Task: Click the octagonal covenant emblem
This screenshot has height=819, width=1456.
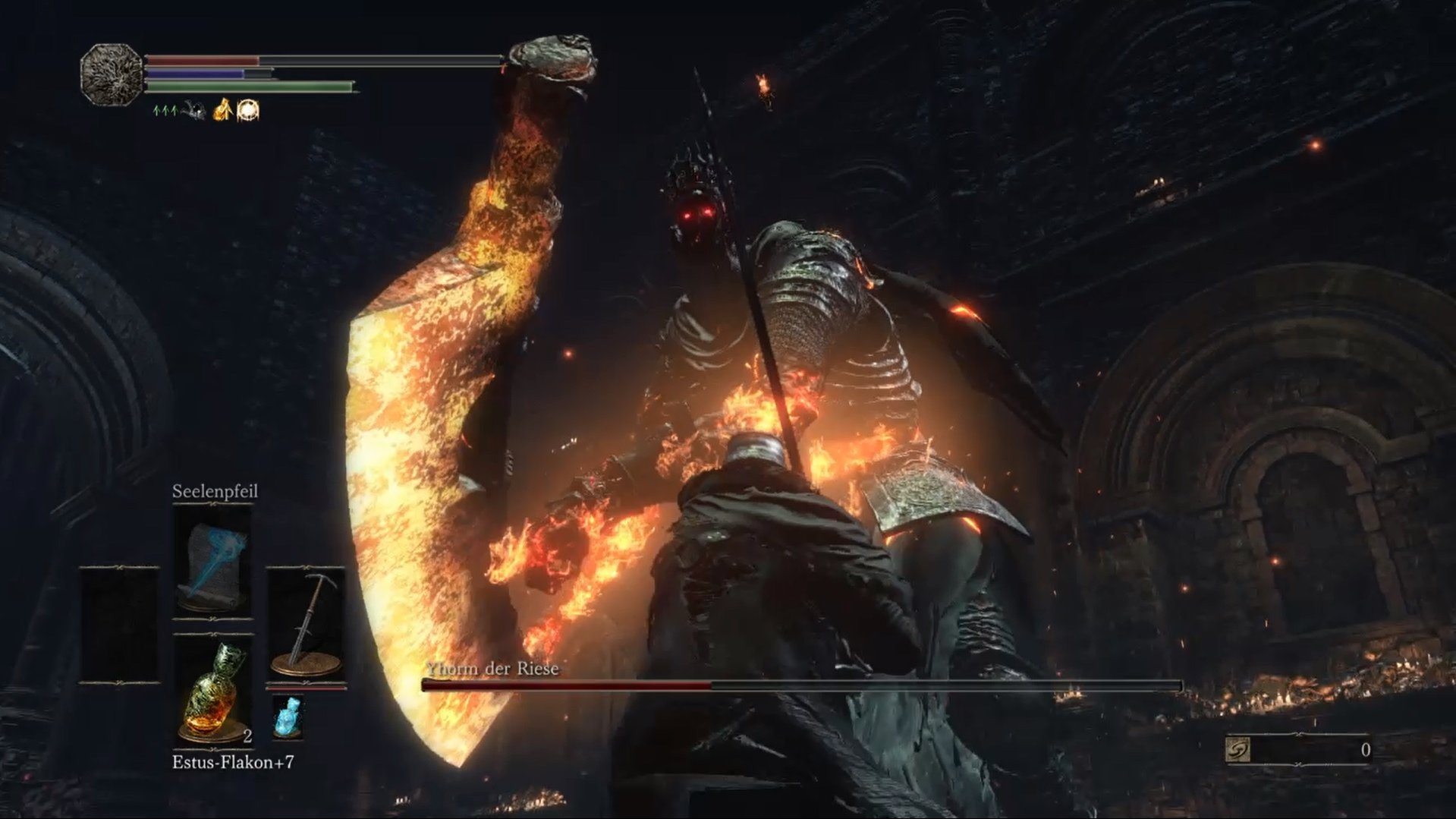Action: pos(112,74)
